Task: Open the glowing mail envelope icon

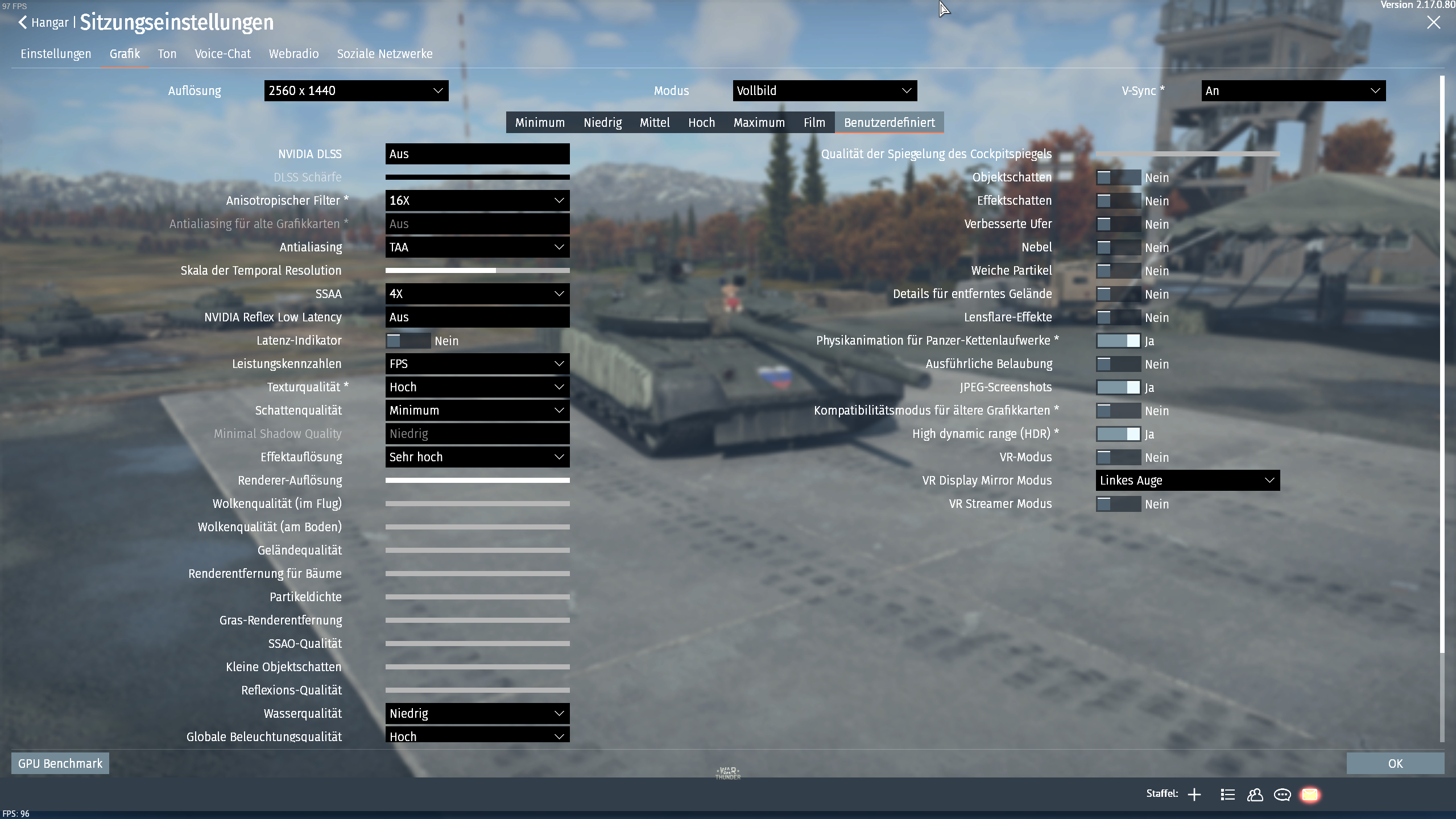Action: point(1310,794)
